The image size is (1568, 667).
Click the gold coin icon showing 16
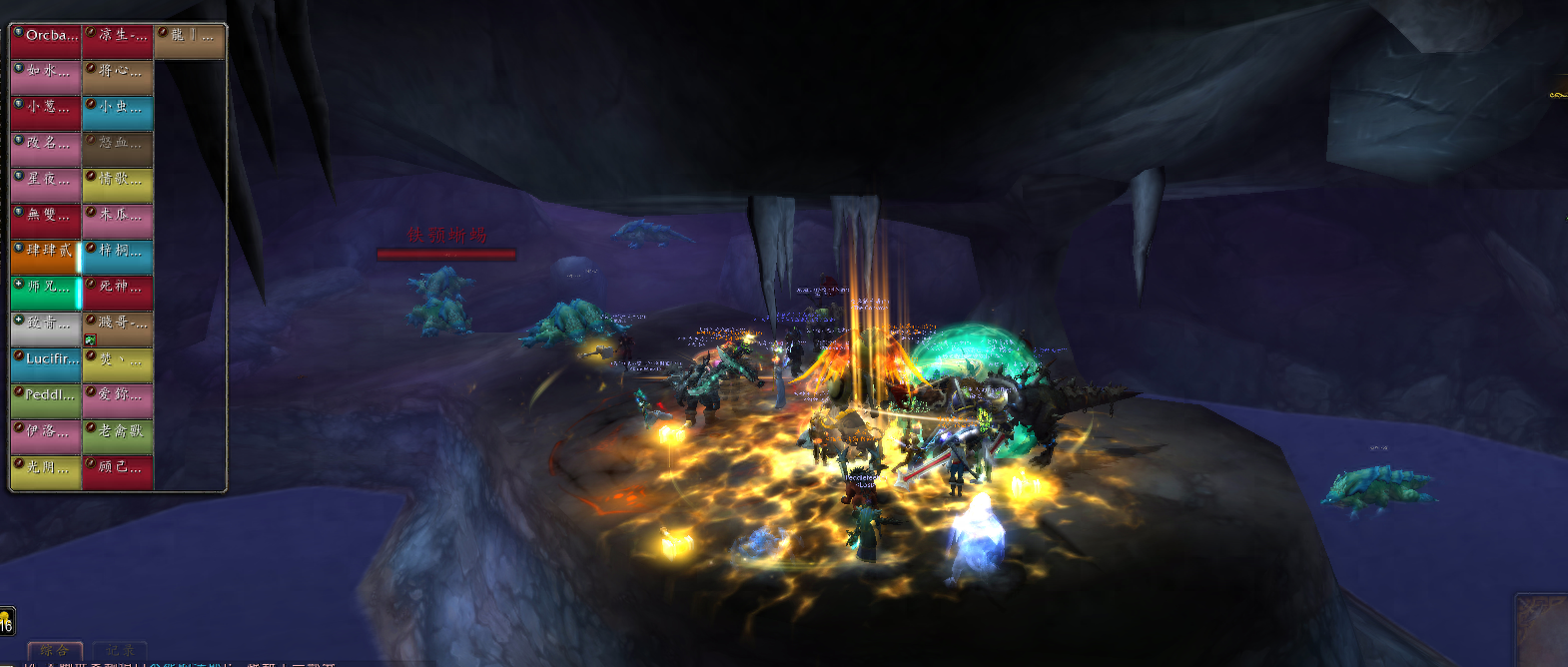click(x=6, y=621)
